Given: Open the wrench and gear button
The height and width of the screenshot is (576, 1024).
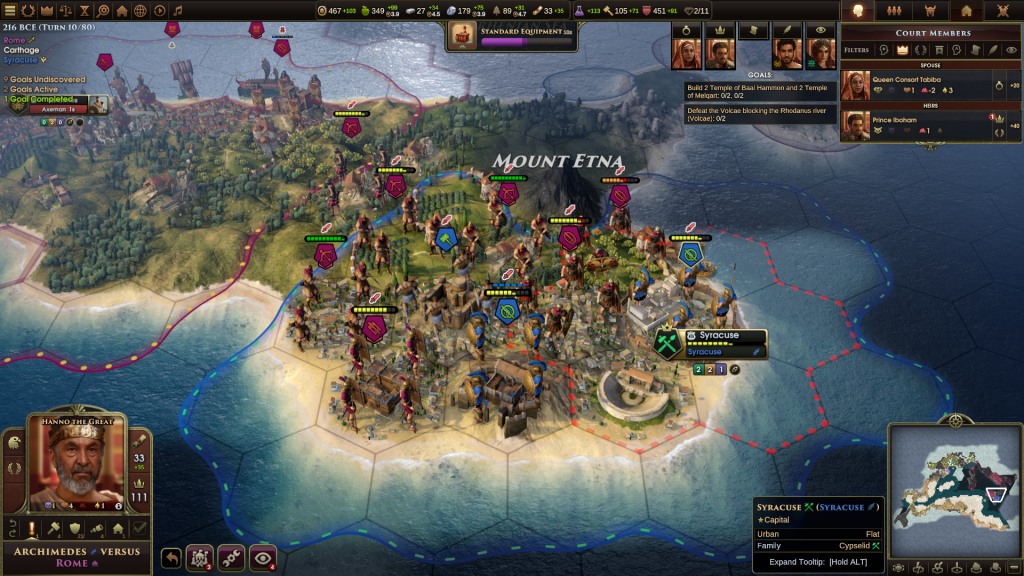Looking at the screenshot, I should 233,558.
